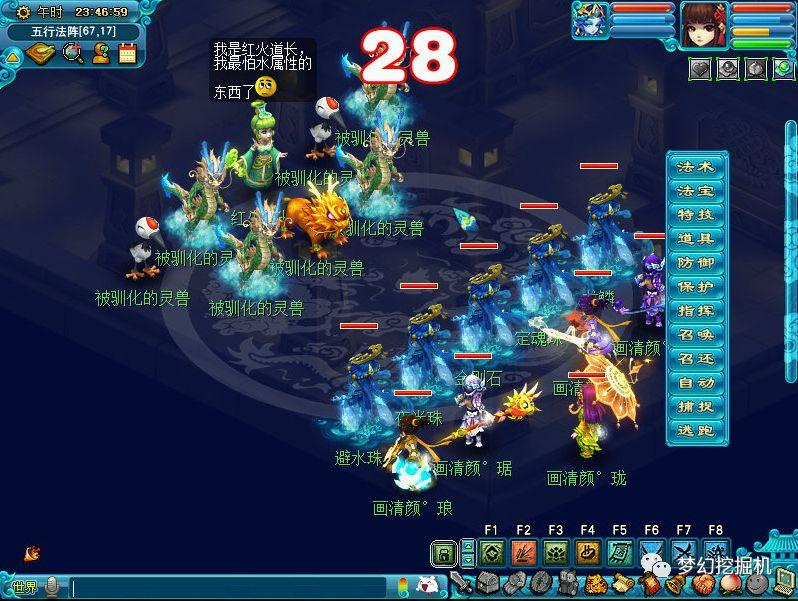
Task: Select the 召还 recall command
Action: pos(694,358)
